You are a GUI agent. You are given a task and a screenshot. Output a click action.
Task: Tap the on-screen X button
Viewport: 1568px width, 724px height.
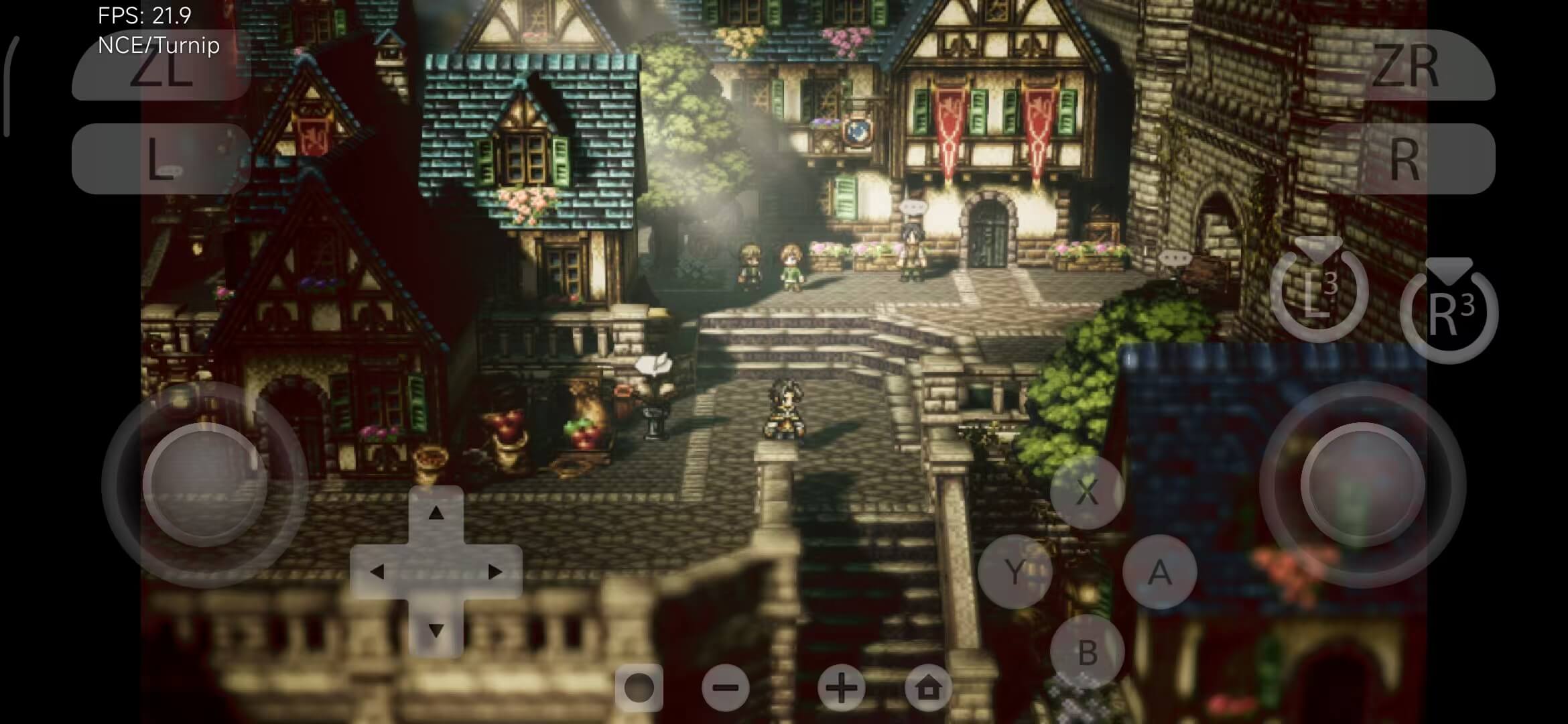coord(1087,493)
